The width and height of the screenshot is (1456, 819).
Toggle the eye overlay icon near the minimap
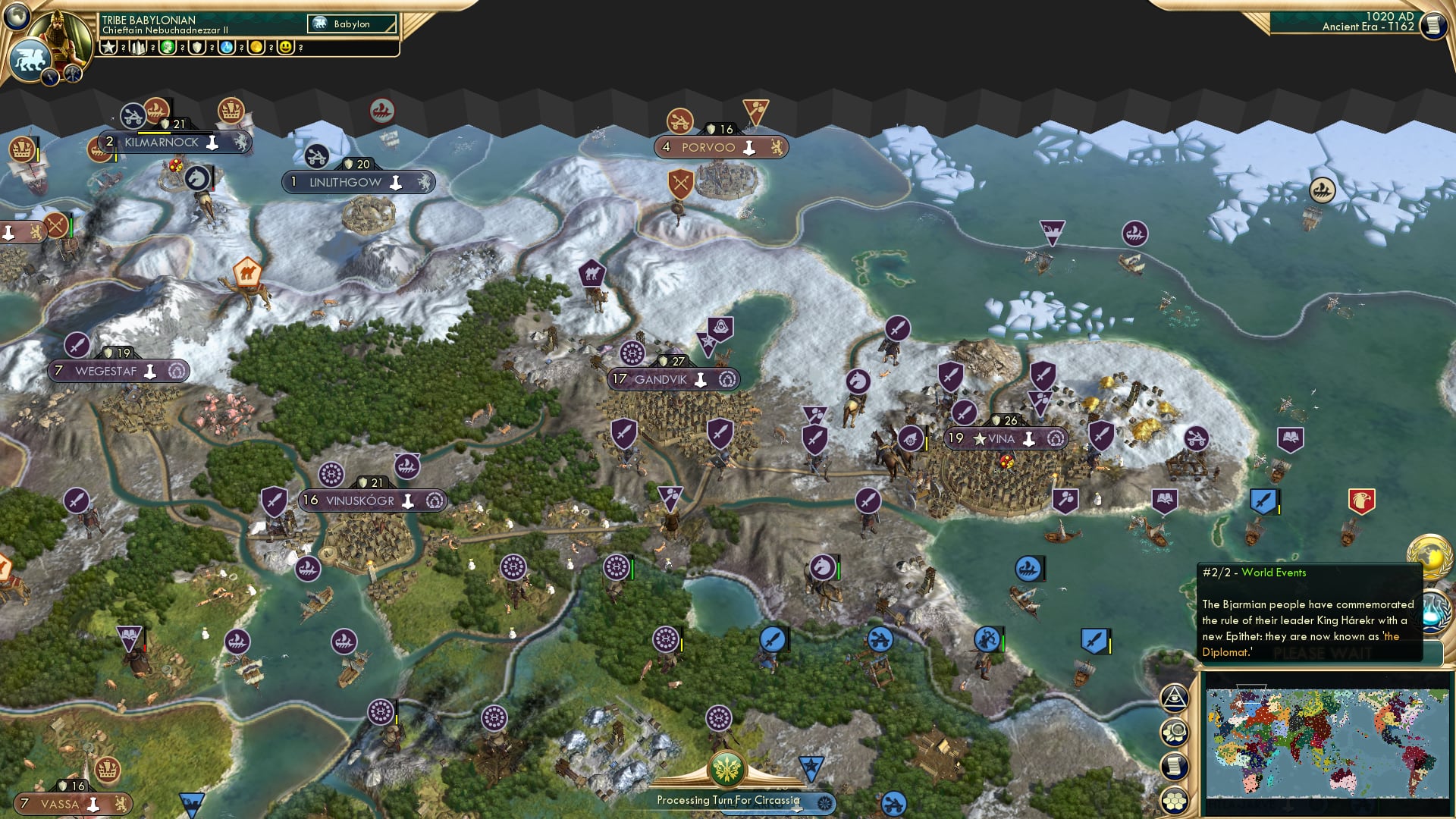(x=1174, y=697)
